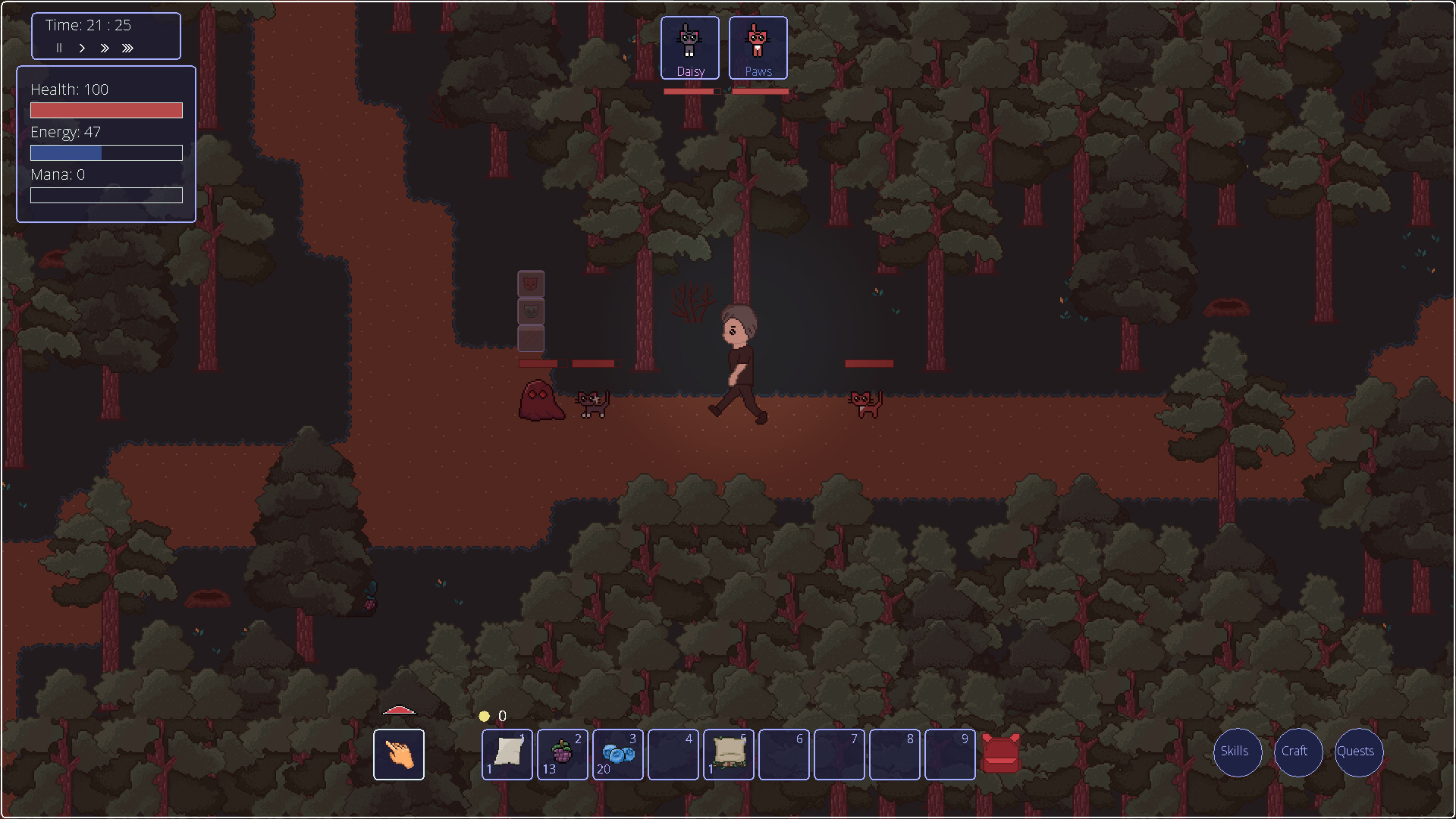Select the bedroll item in hotbar slot 5
The image size is (1456, 819).
[728, 754]
